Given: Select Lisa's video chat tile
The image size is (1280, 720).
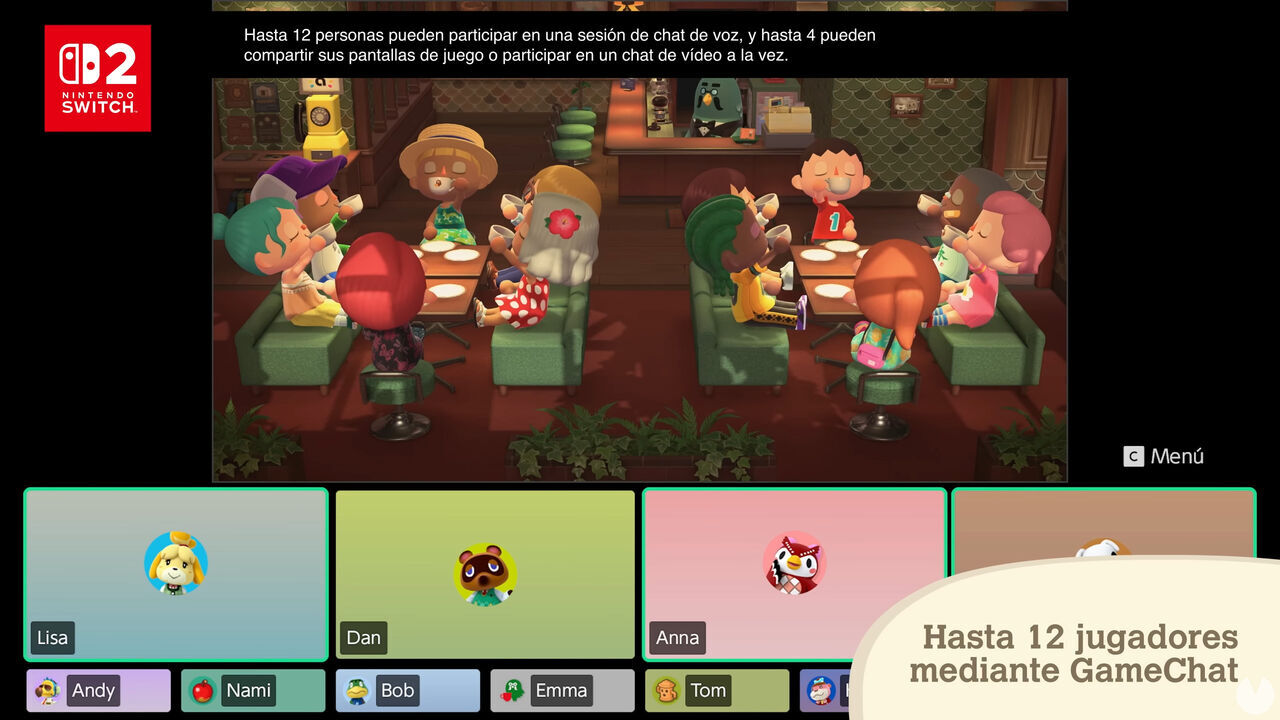Looking at the screenshot, I should [176, 574].
